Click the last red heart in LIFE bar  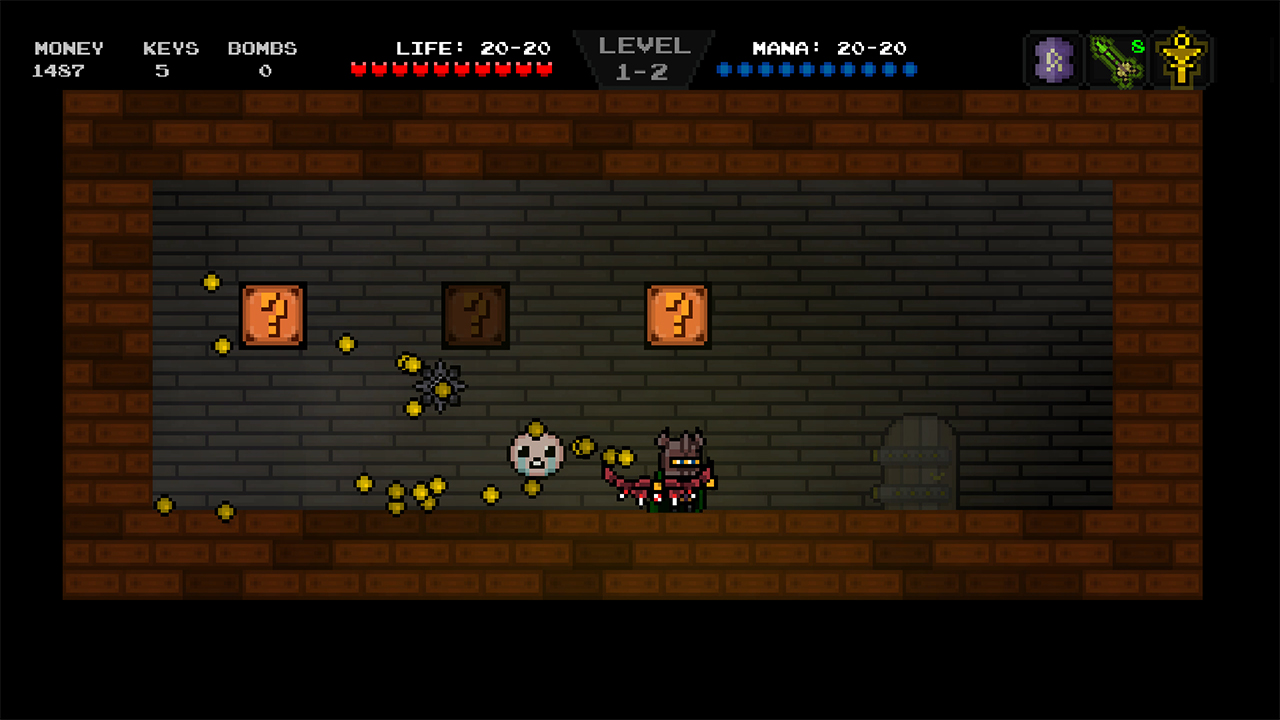coord(546,68)
